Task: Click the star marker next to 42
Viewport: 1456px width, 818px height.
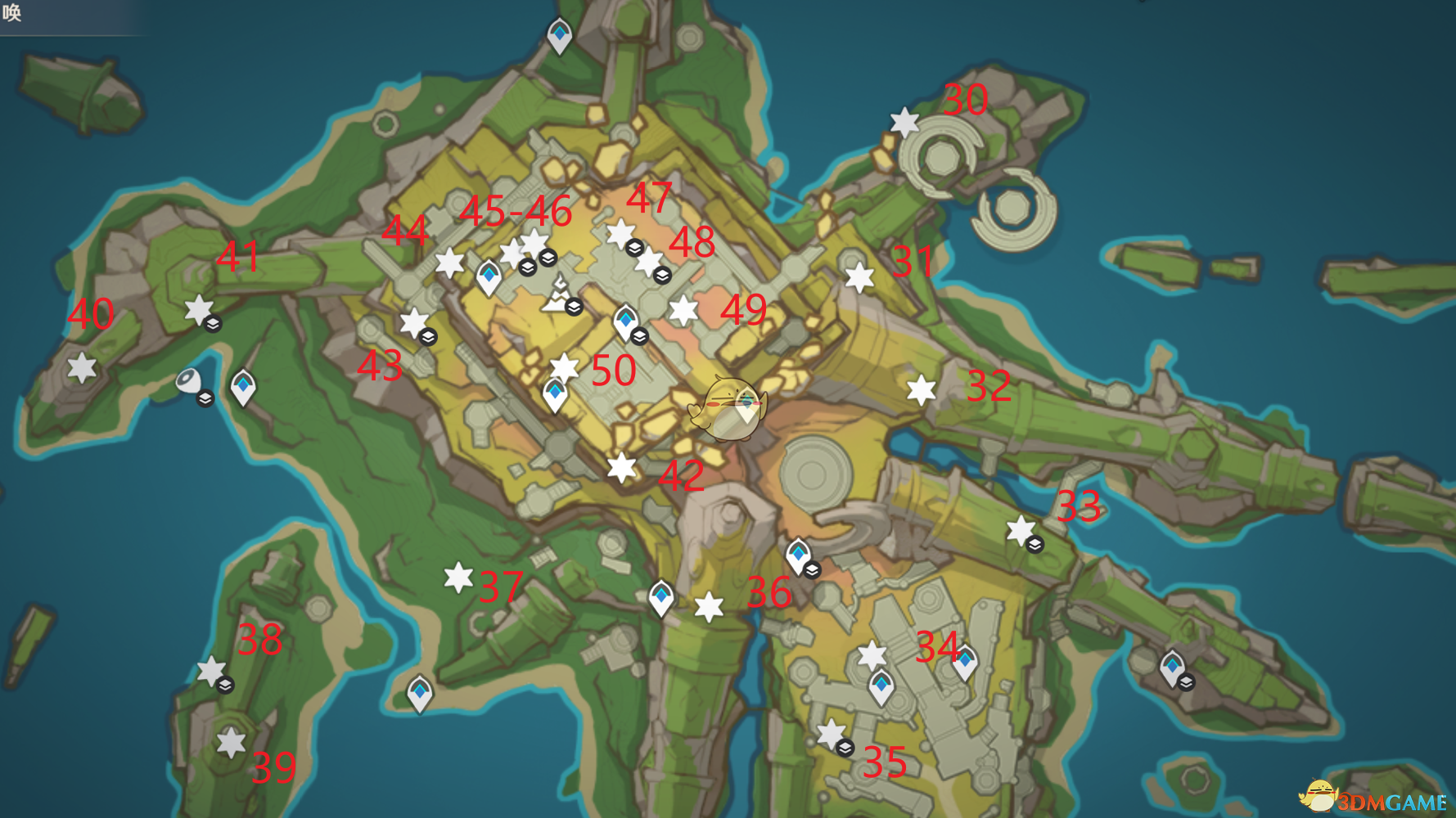Action: coord(621,468)
